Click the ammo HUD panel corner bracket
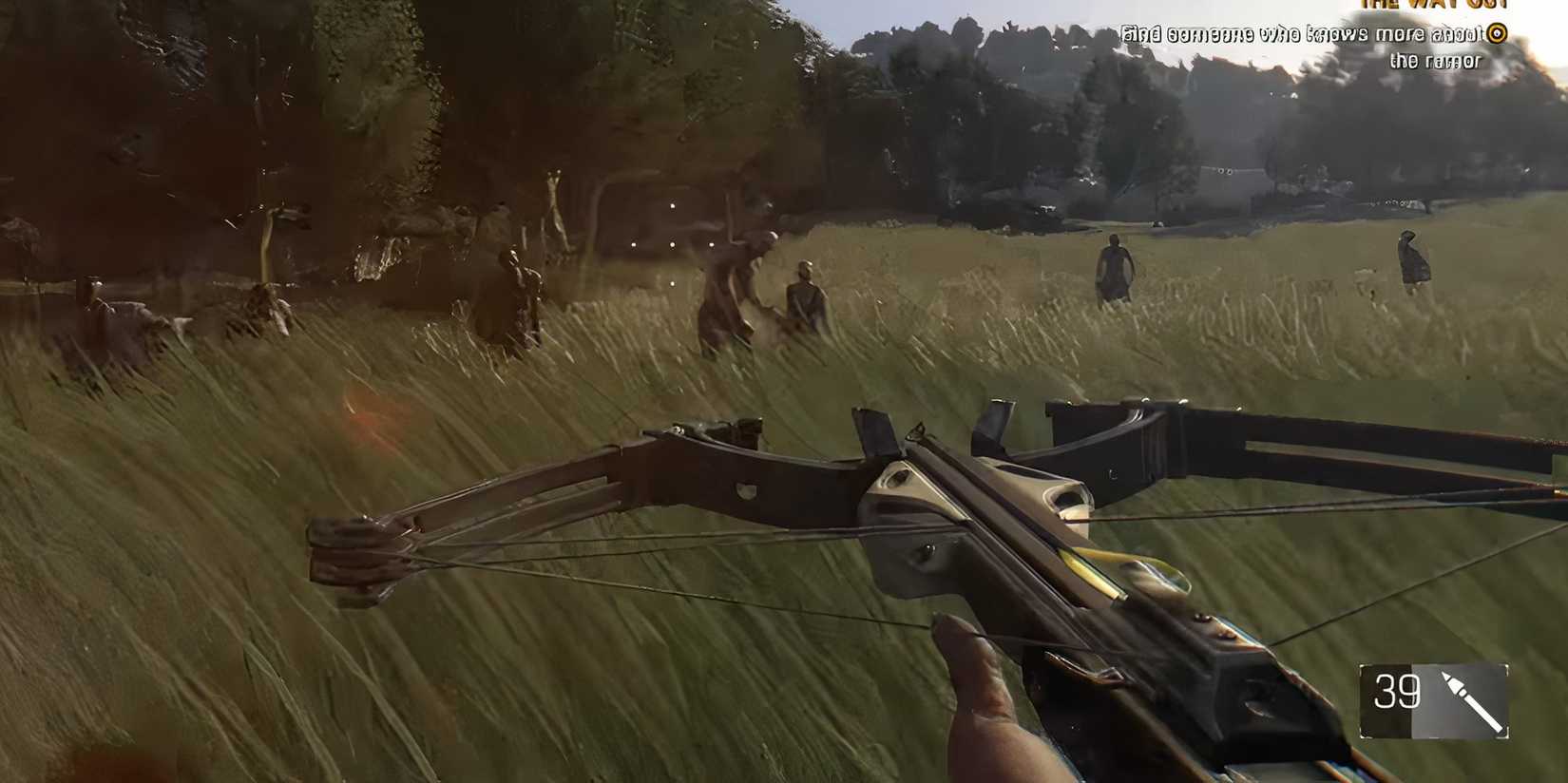This screenshot has height=783, width=1568. [1363, 666]
